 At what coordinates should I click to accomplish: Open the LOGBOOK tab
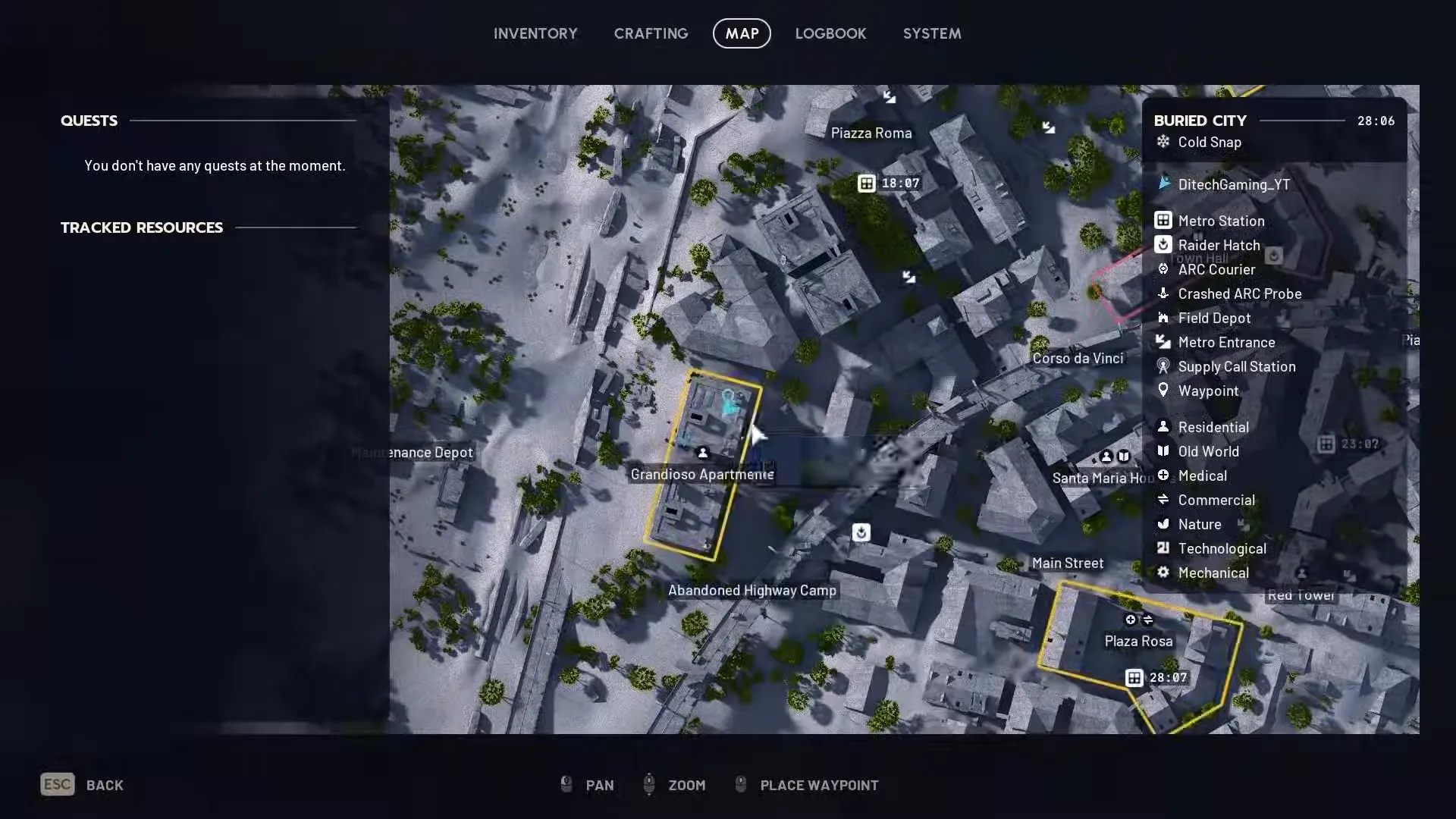830,33
